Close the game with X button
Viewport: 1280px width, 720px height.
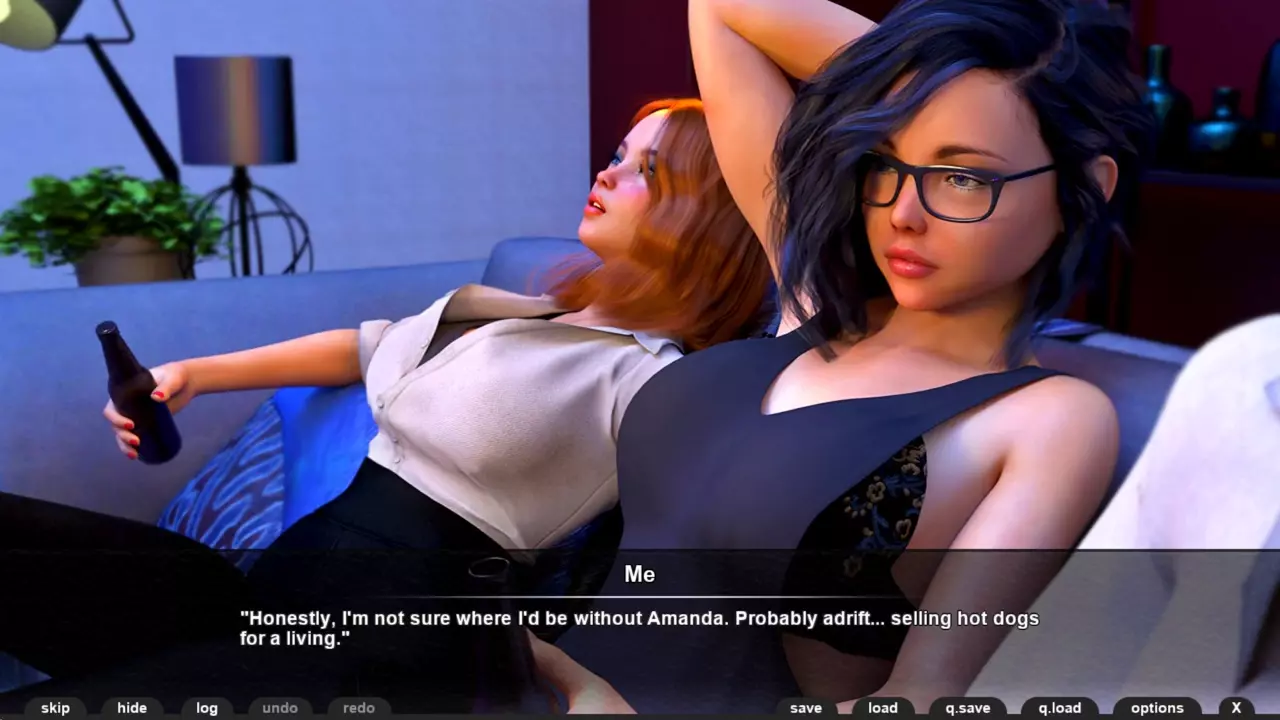[x=1236, y=708]
